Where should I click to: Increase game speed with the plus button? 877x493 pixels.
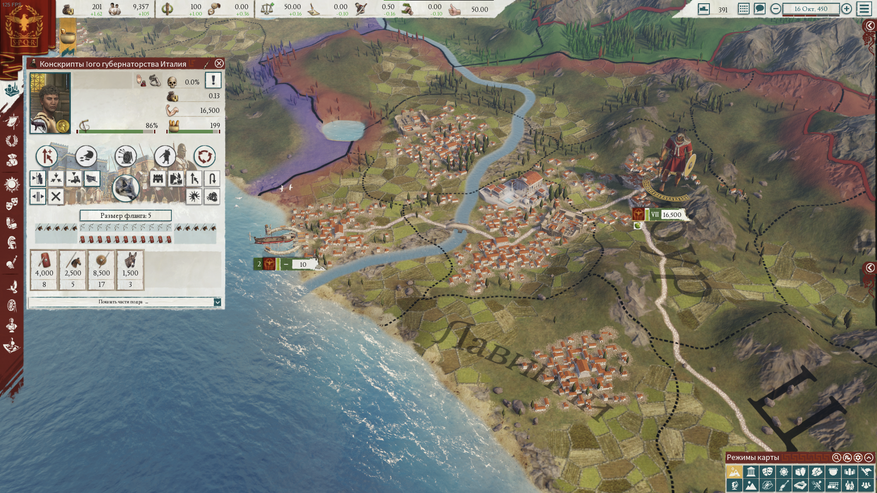coord(847,9)
